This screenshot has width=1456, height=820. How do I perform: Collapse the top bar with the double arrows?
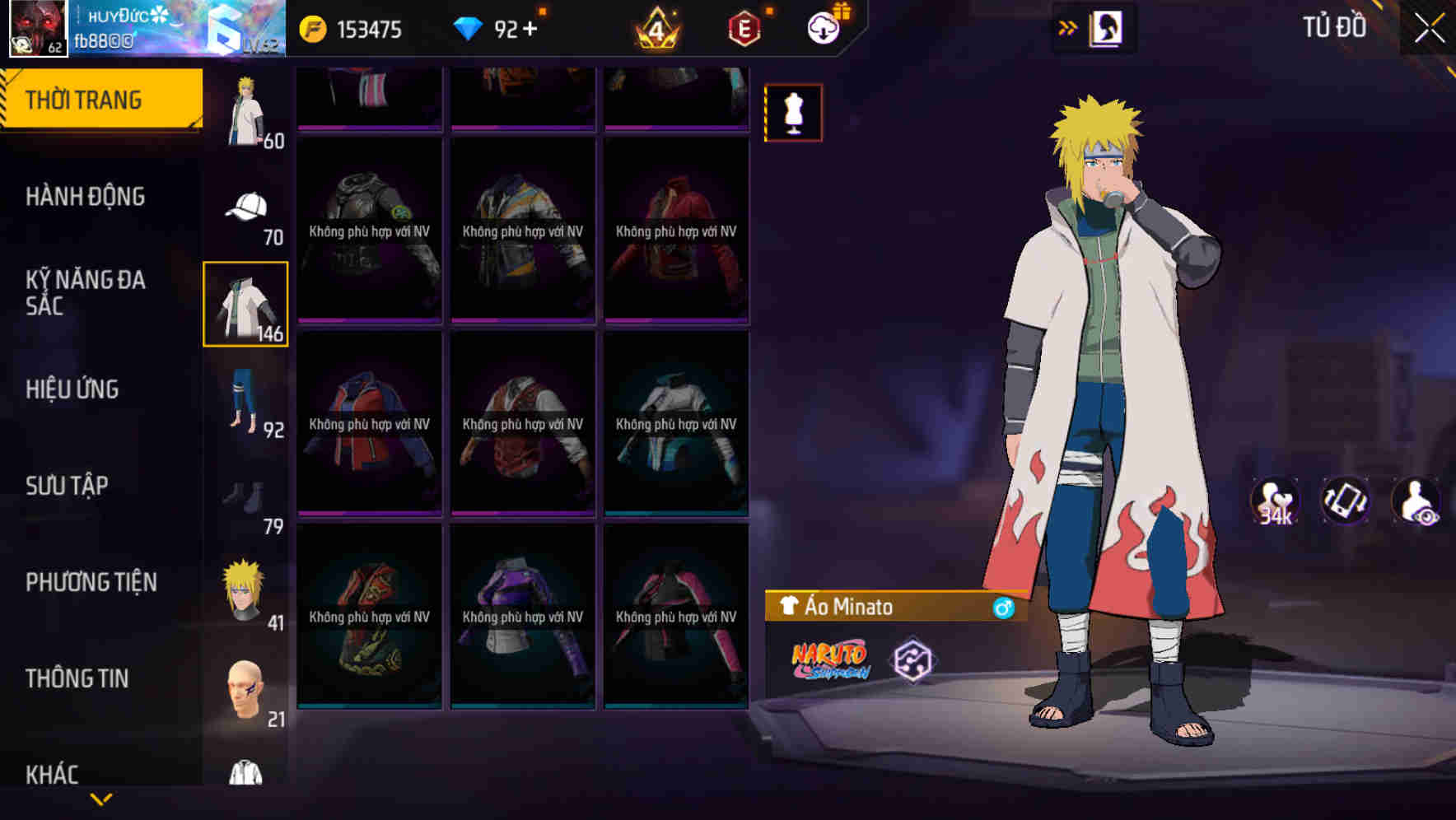(1068, 27)
